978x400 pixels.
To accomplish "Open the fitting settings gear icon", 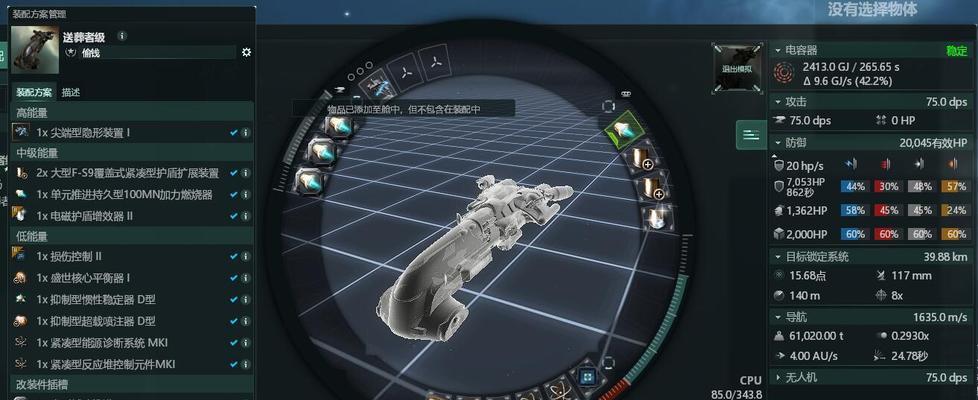I will click(247, 52).
